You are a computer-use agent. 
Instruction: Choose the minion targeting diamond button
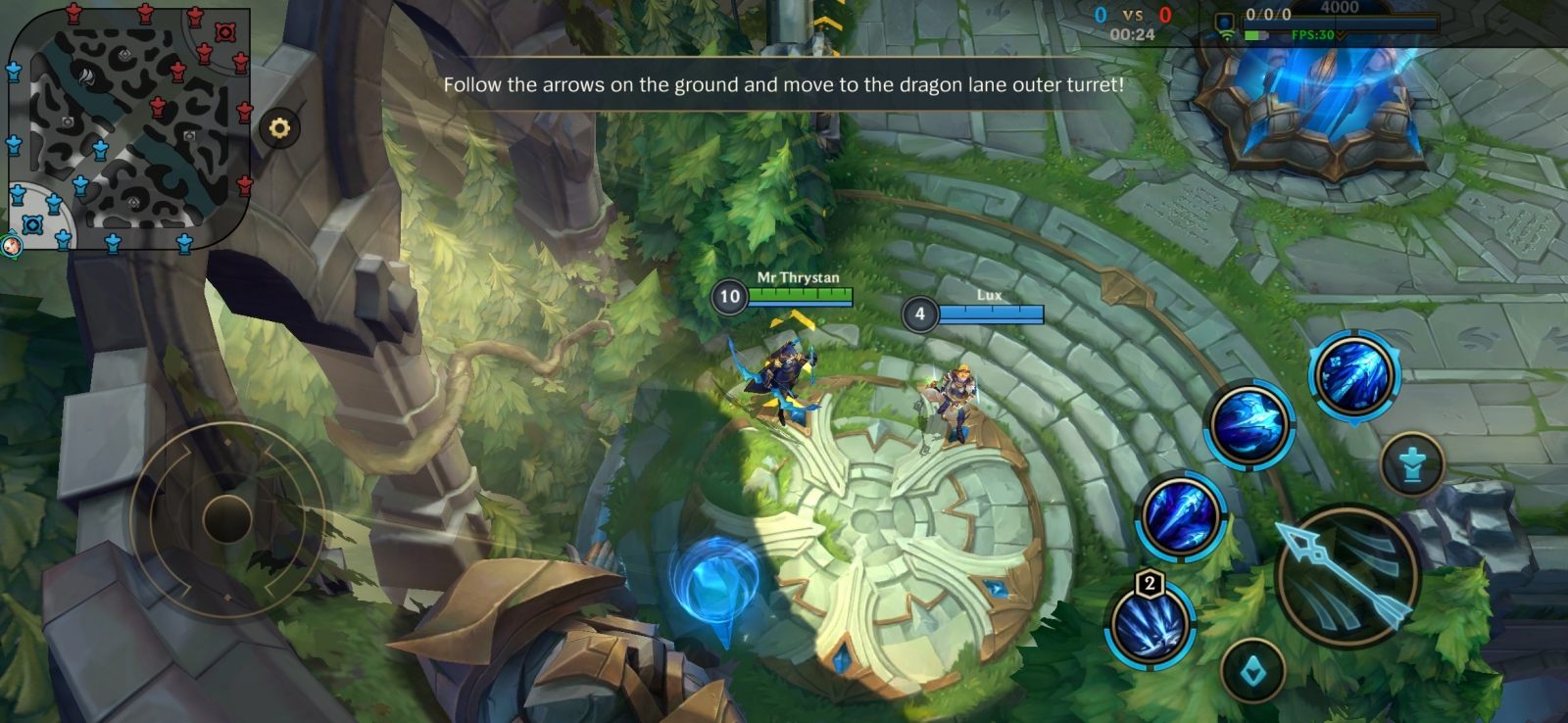pos(1252,671)
